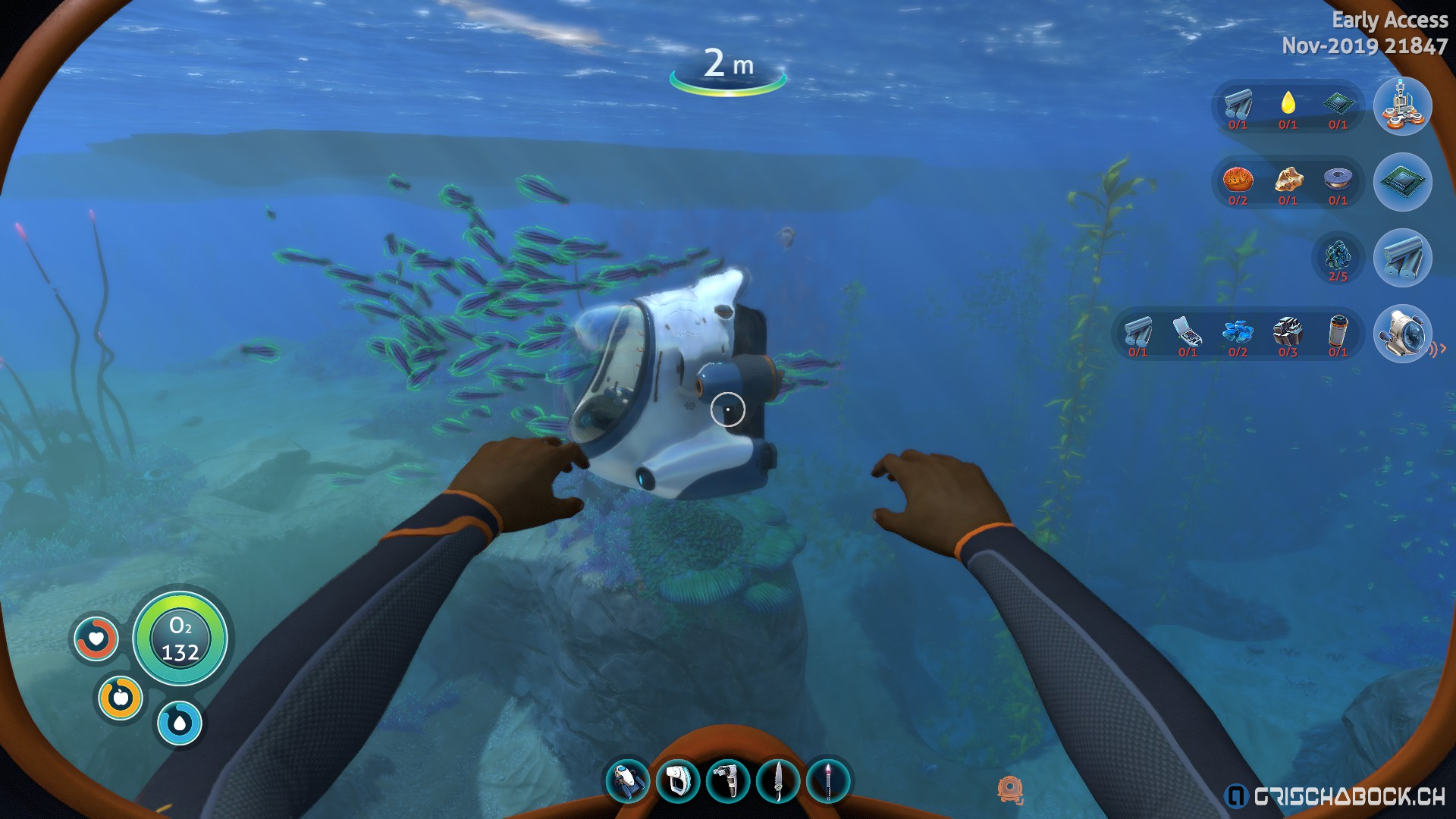This screenshot has width=1456, height=819.
Task: Equip the survival knife slot
Action: [x=778, y=781]
